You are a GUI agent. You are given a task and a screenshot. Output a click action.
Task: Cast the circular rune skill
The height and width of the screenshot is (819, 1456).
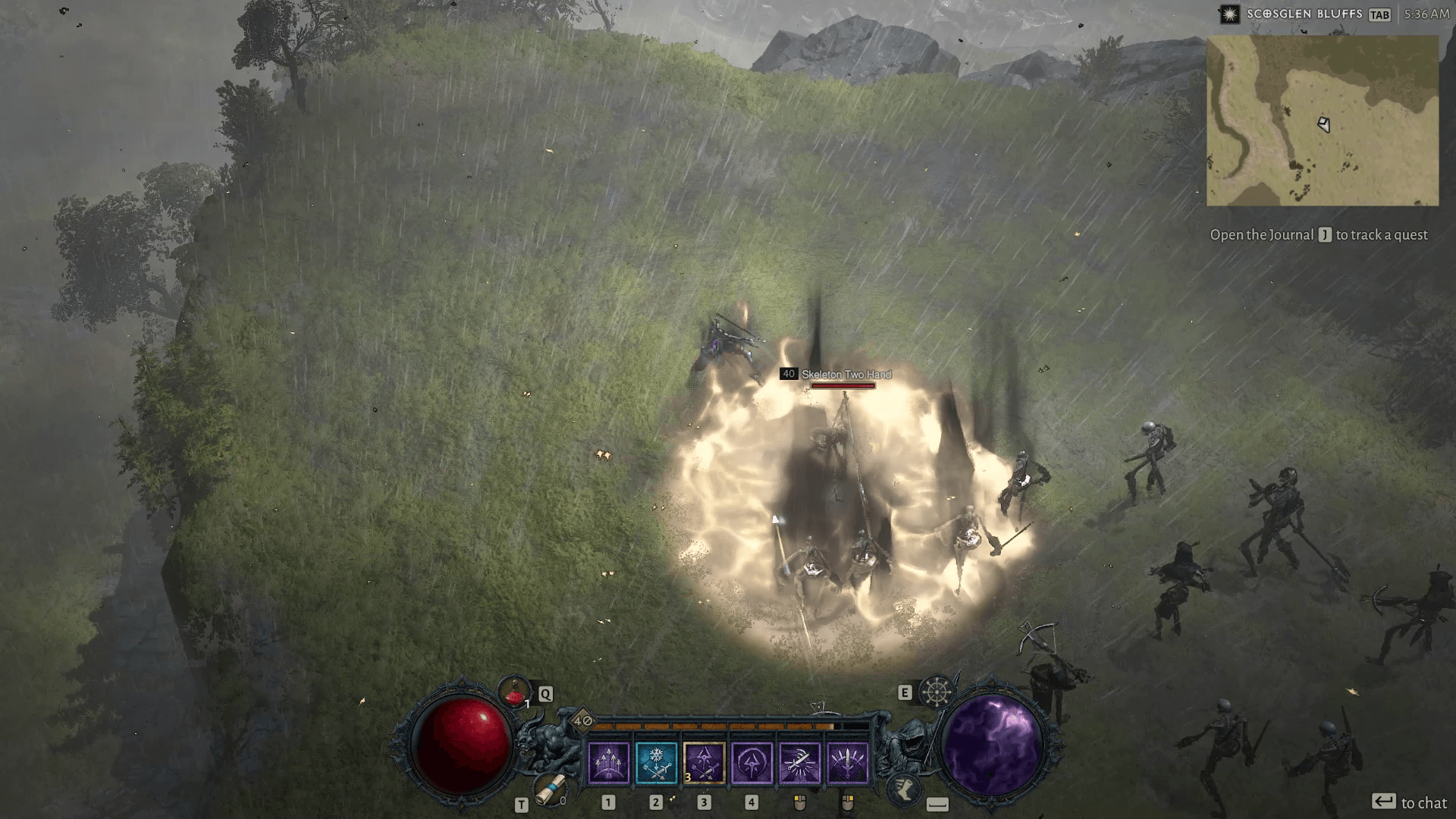(752, 762)
